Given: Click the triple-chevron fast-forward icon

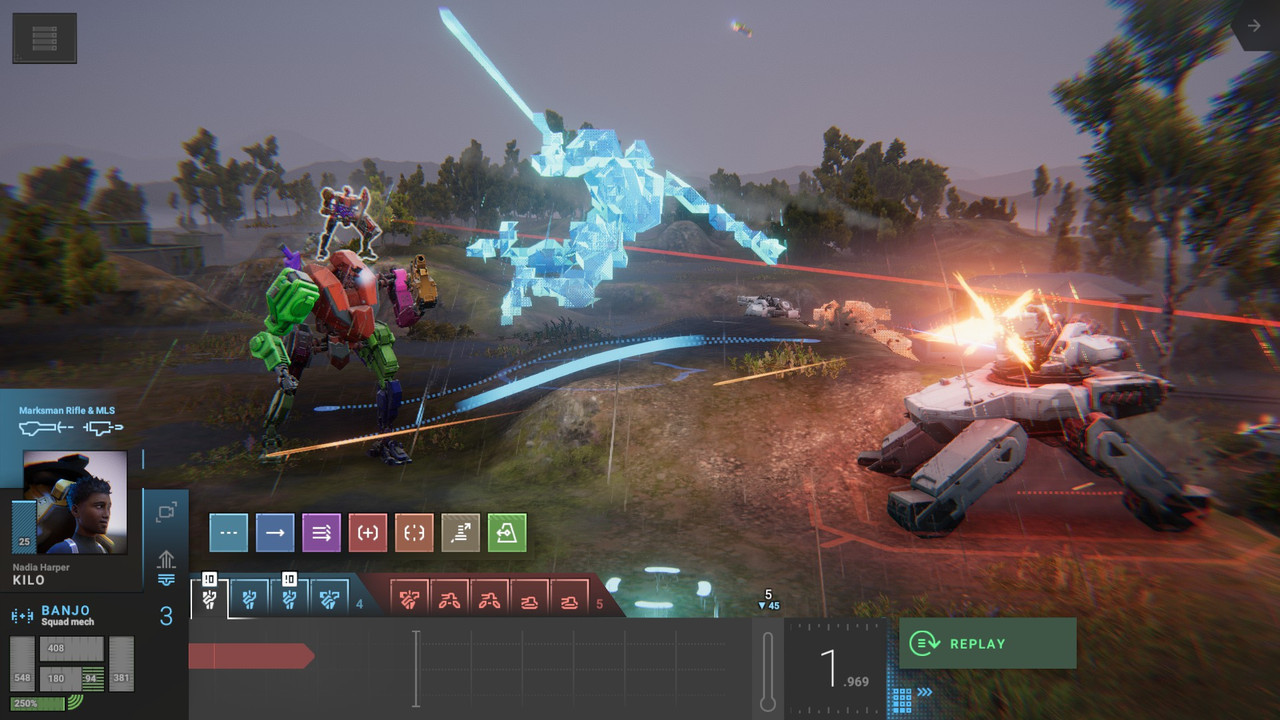Looking at the screenshot, I should coord(926,691).
